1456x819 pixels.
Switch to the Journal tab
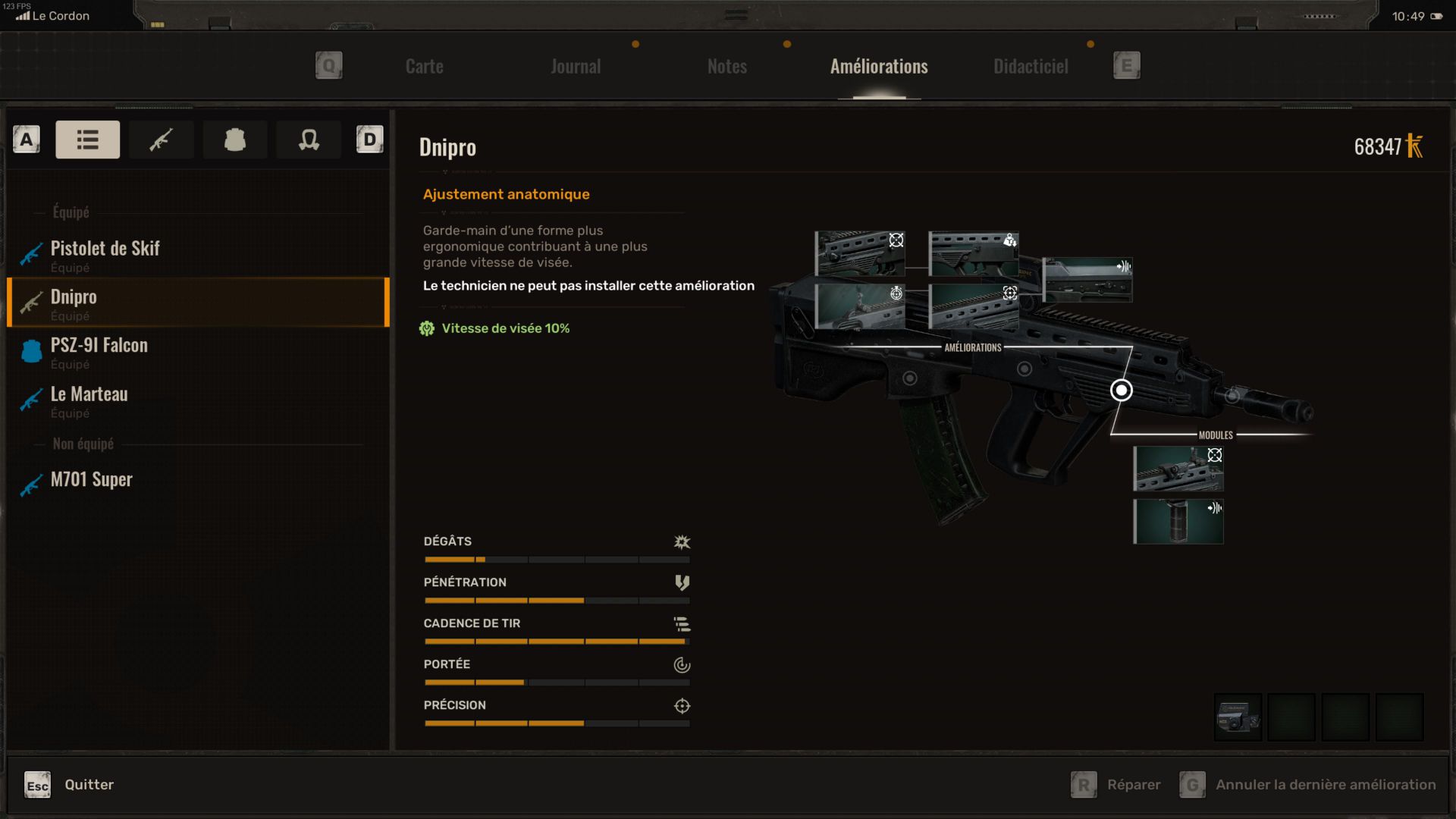tap(576, 67)
